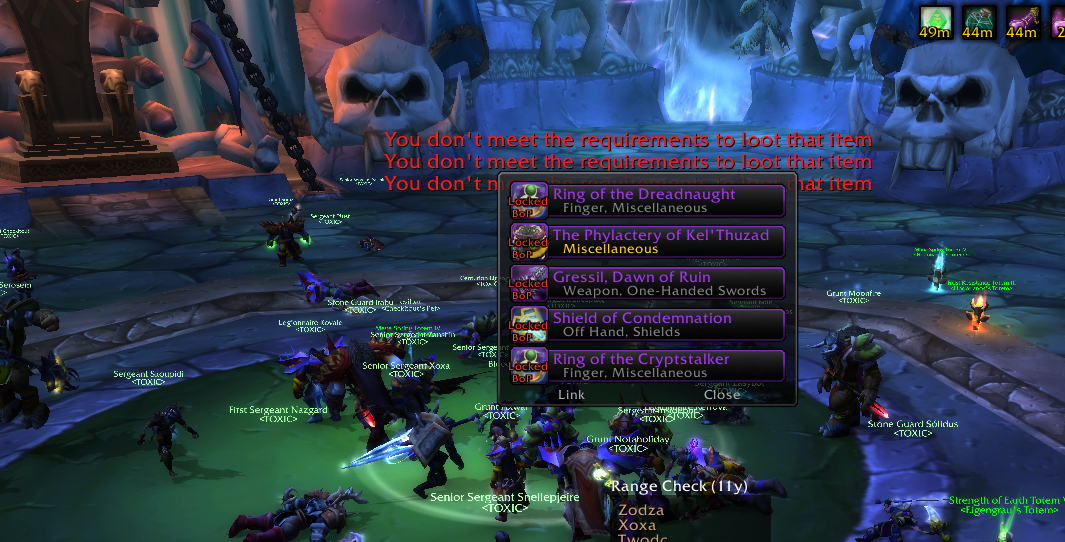Click the Link button in loot window
The height and width of the screenshot is (542, 1065).
coord(571,394)
